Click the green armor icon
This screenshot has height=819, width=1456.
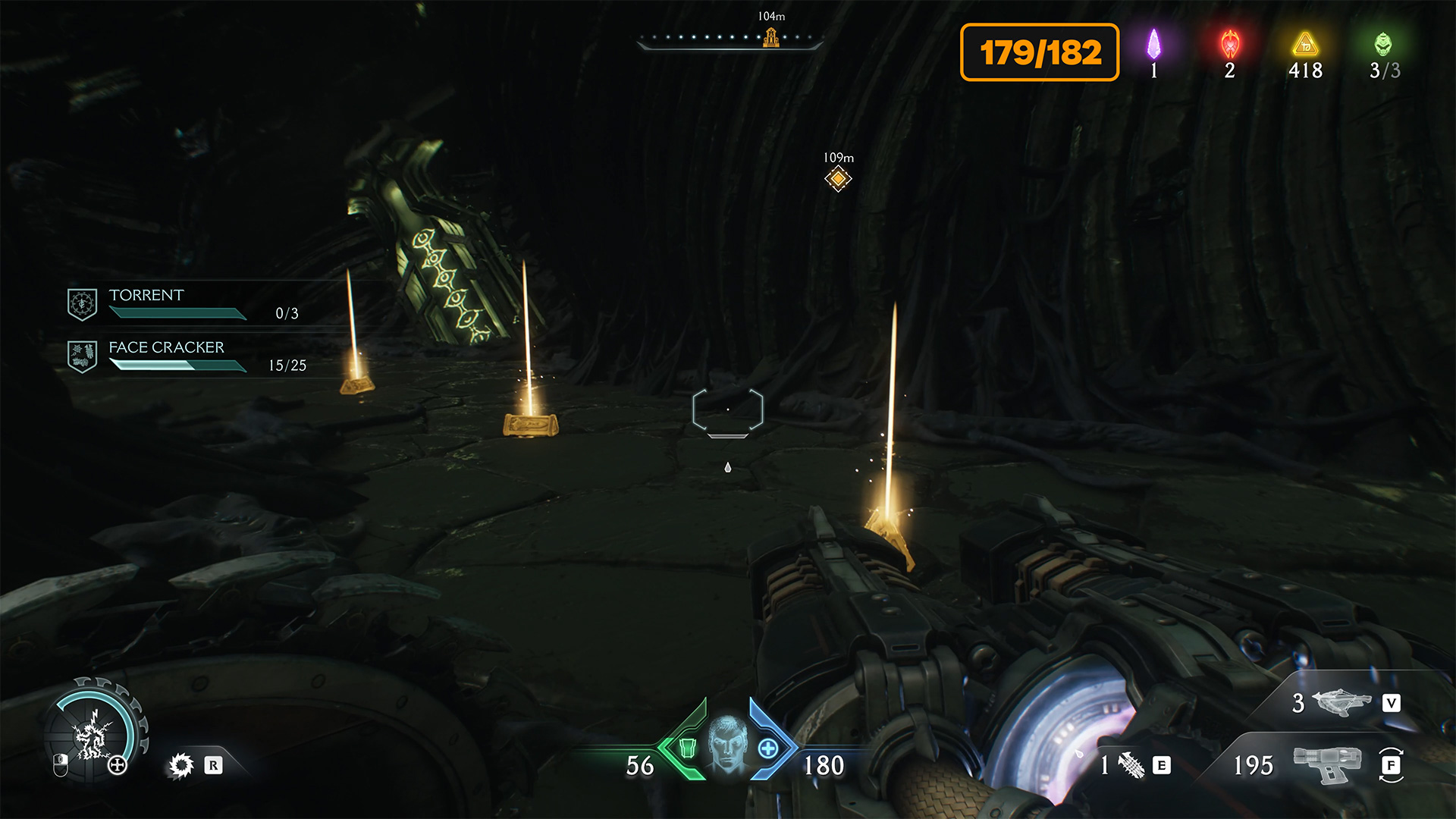tap(688, 748)
